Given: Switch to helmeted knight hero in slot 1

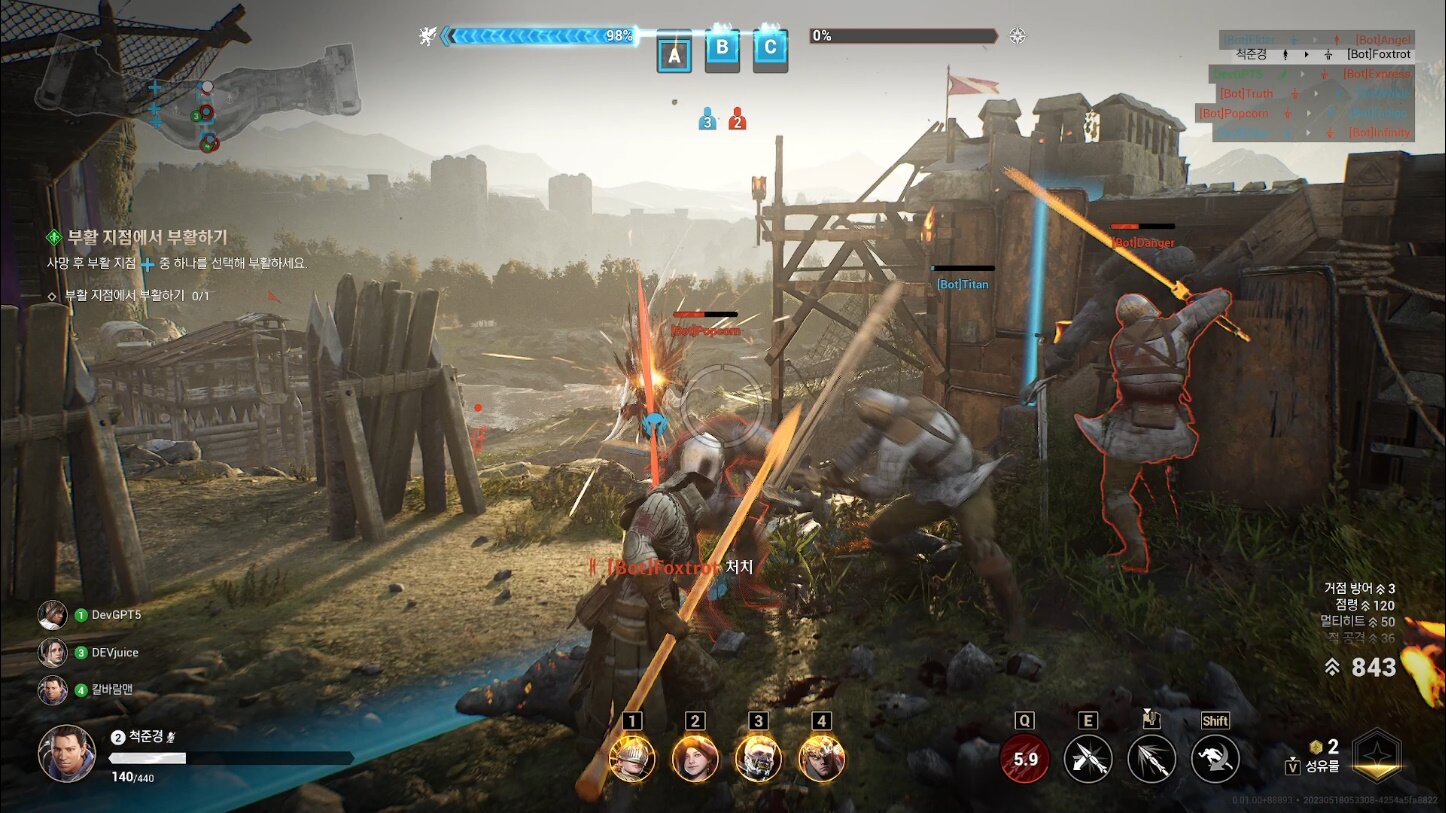Looking at the screenshot, I should [632, 758].
